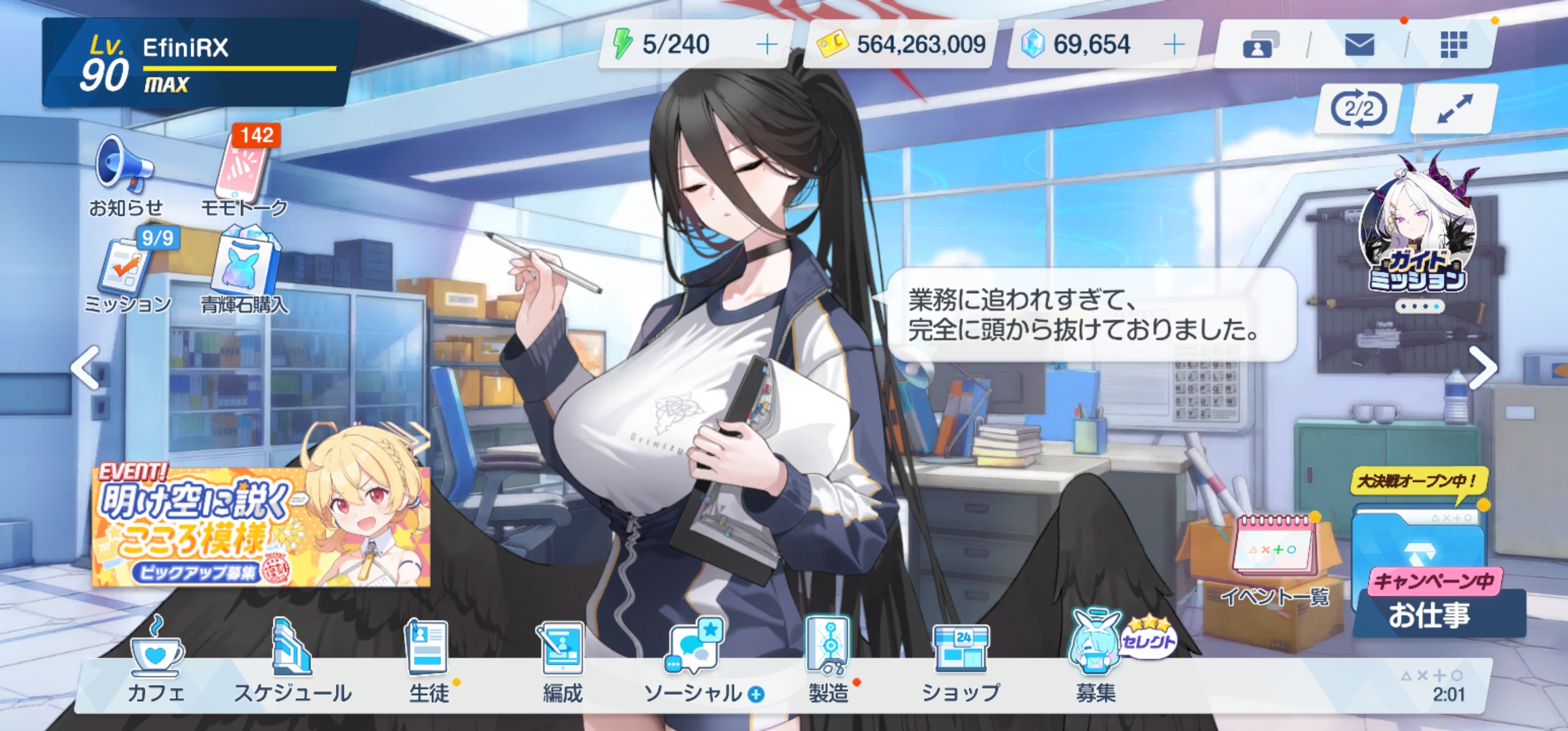
Task: Open the mailbox envelope icon
Action: (x=1359, y=45)
